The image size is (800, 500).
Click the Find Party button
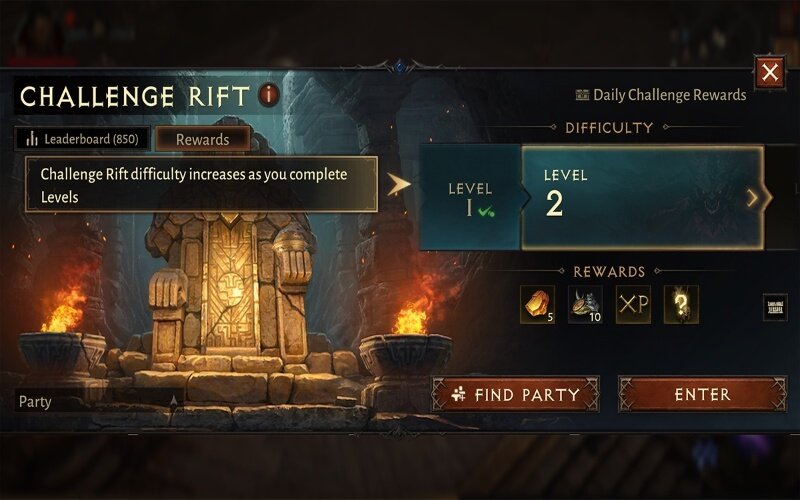(x=515, y=394)
